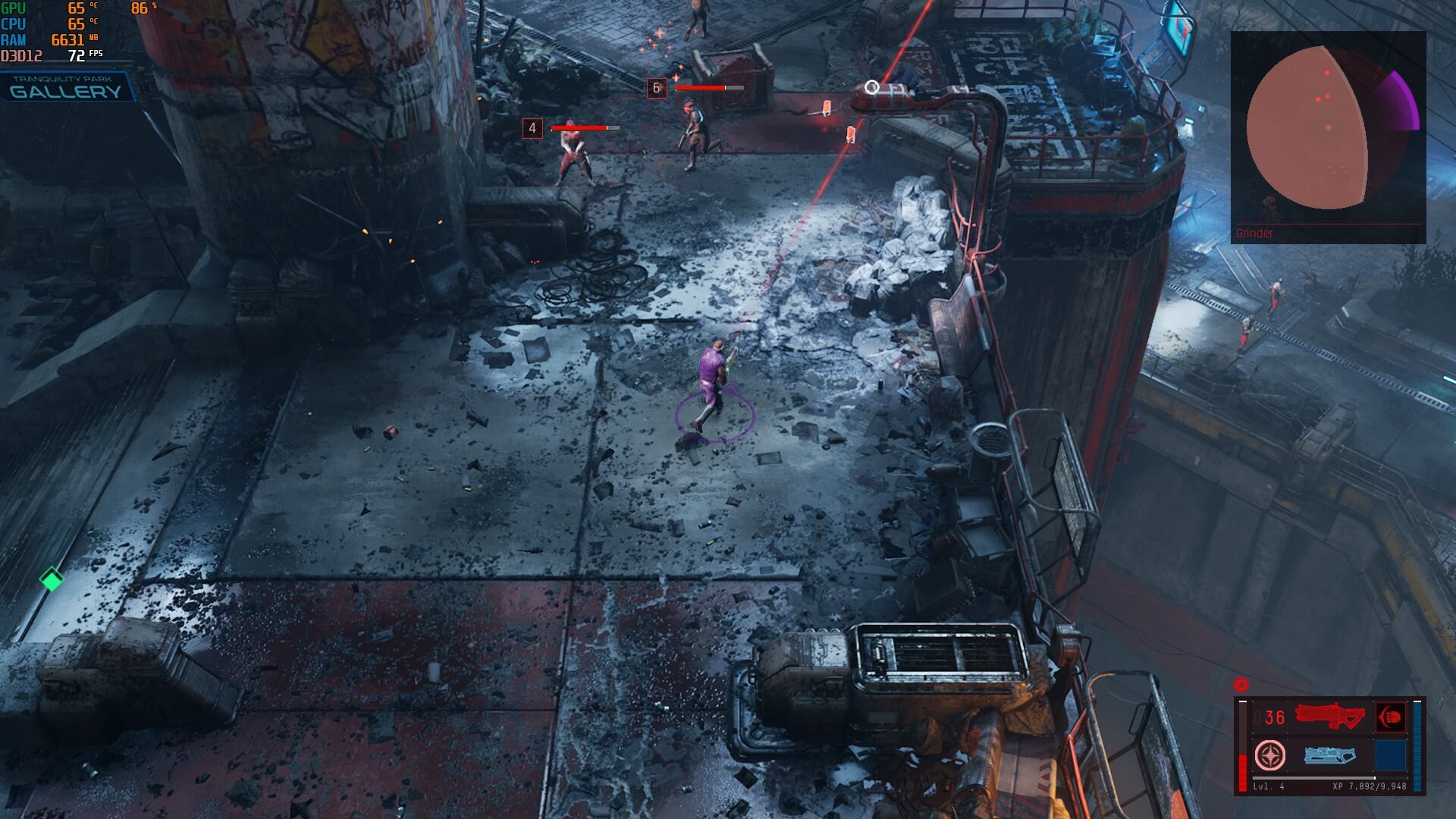
Task: Click the red ring icon above weapon panel
Action: 1241,685
